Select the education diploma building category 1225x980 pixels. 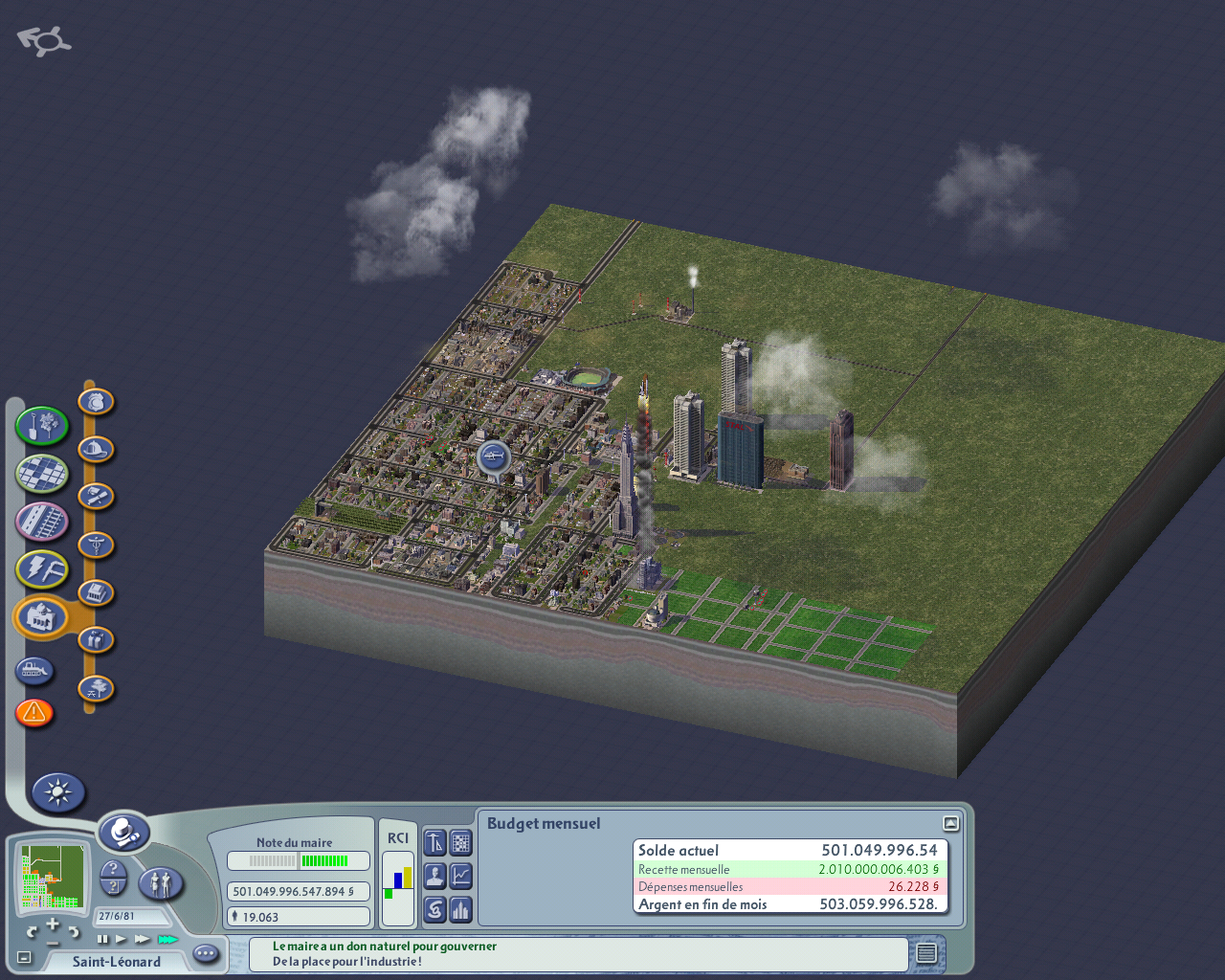[96, 497]
